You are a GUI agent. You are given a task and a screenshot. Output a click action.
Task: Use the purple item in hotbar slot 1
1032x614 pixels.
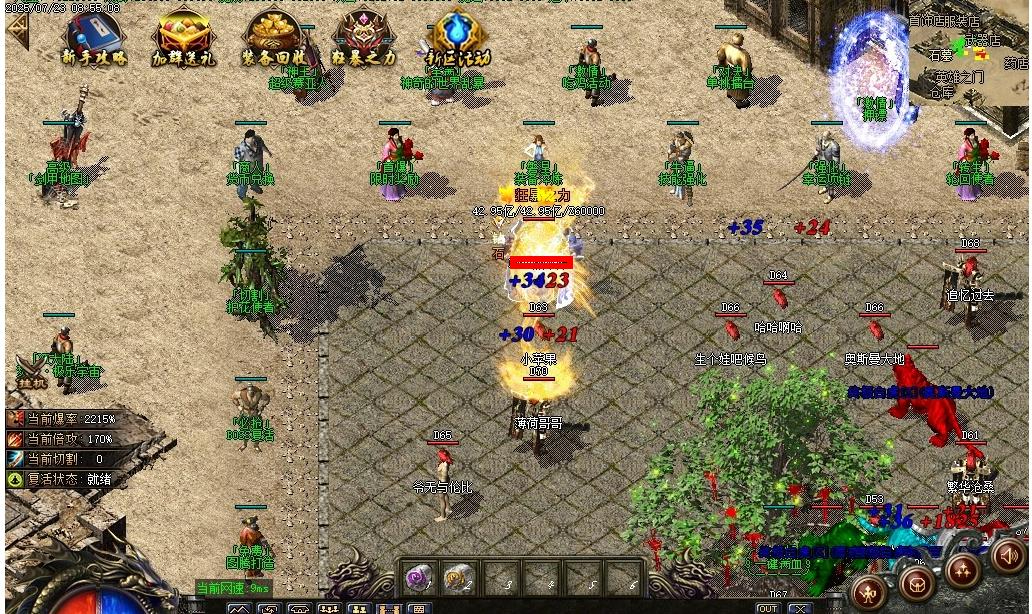(418, 577)
